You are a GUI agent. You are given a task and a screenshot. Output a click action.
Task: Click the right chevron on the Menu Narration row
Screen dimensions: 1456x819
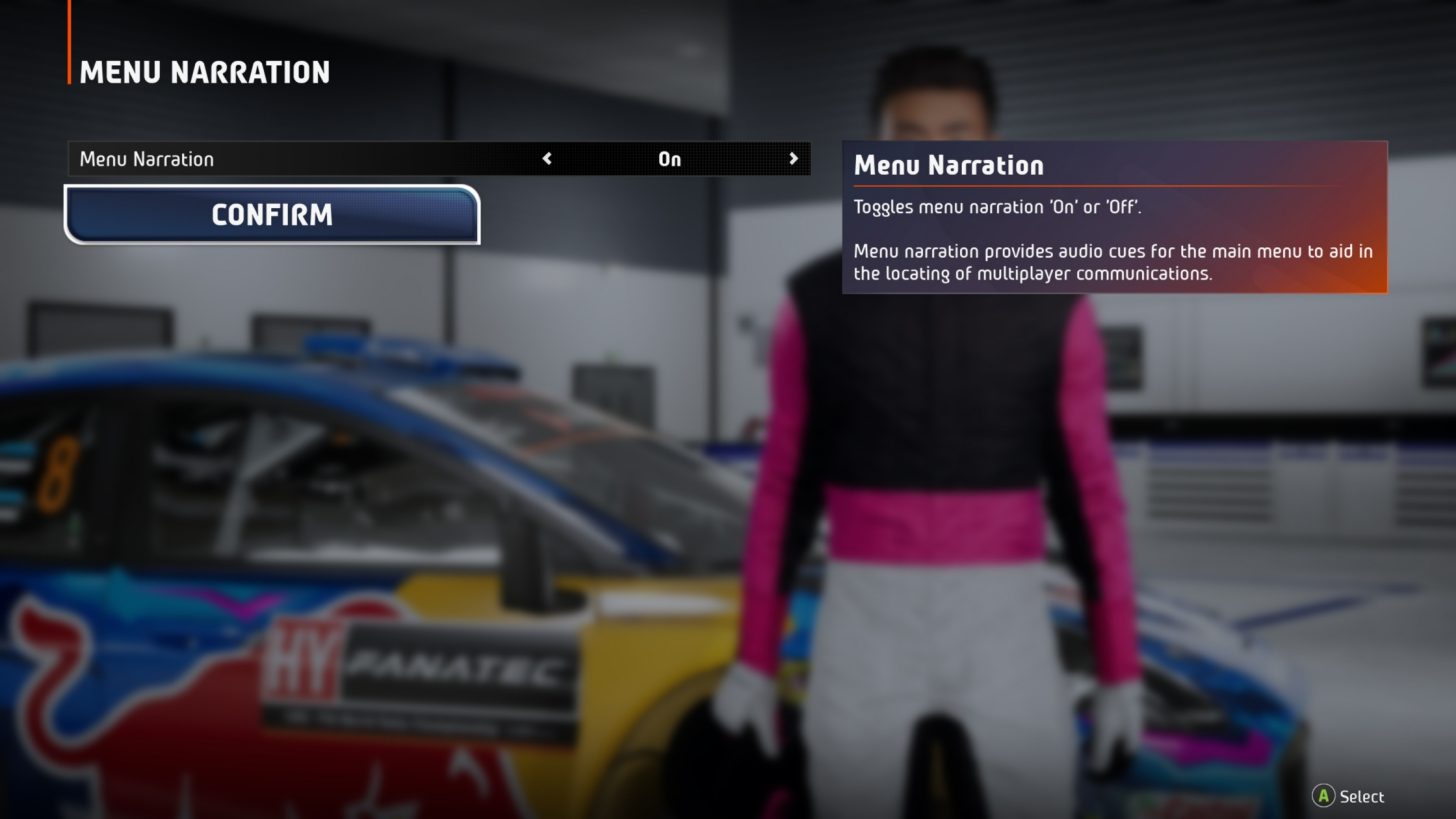coord(793,159)
